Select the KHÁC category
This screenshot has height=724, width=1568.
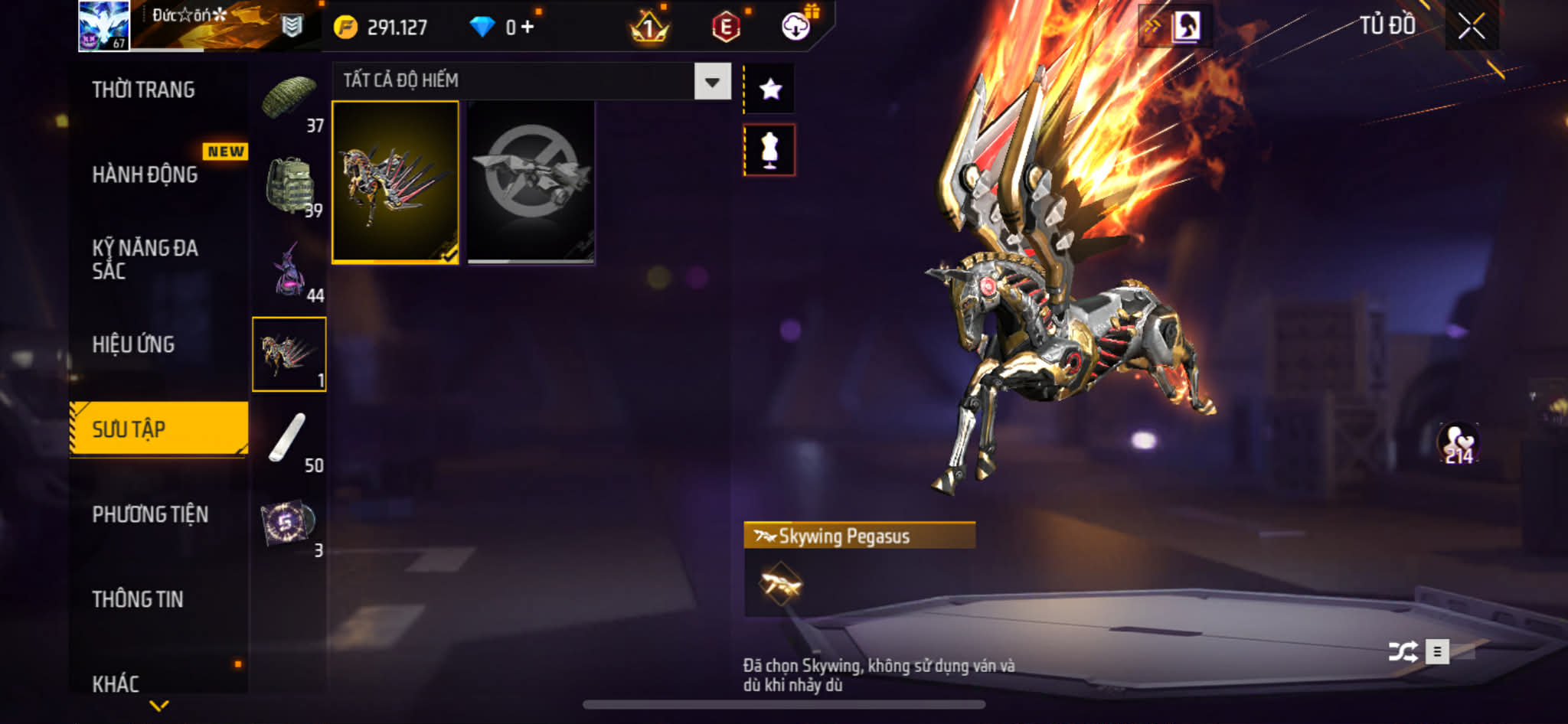[x=116, y=683]
